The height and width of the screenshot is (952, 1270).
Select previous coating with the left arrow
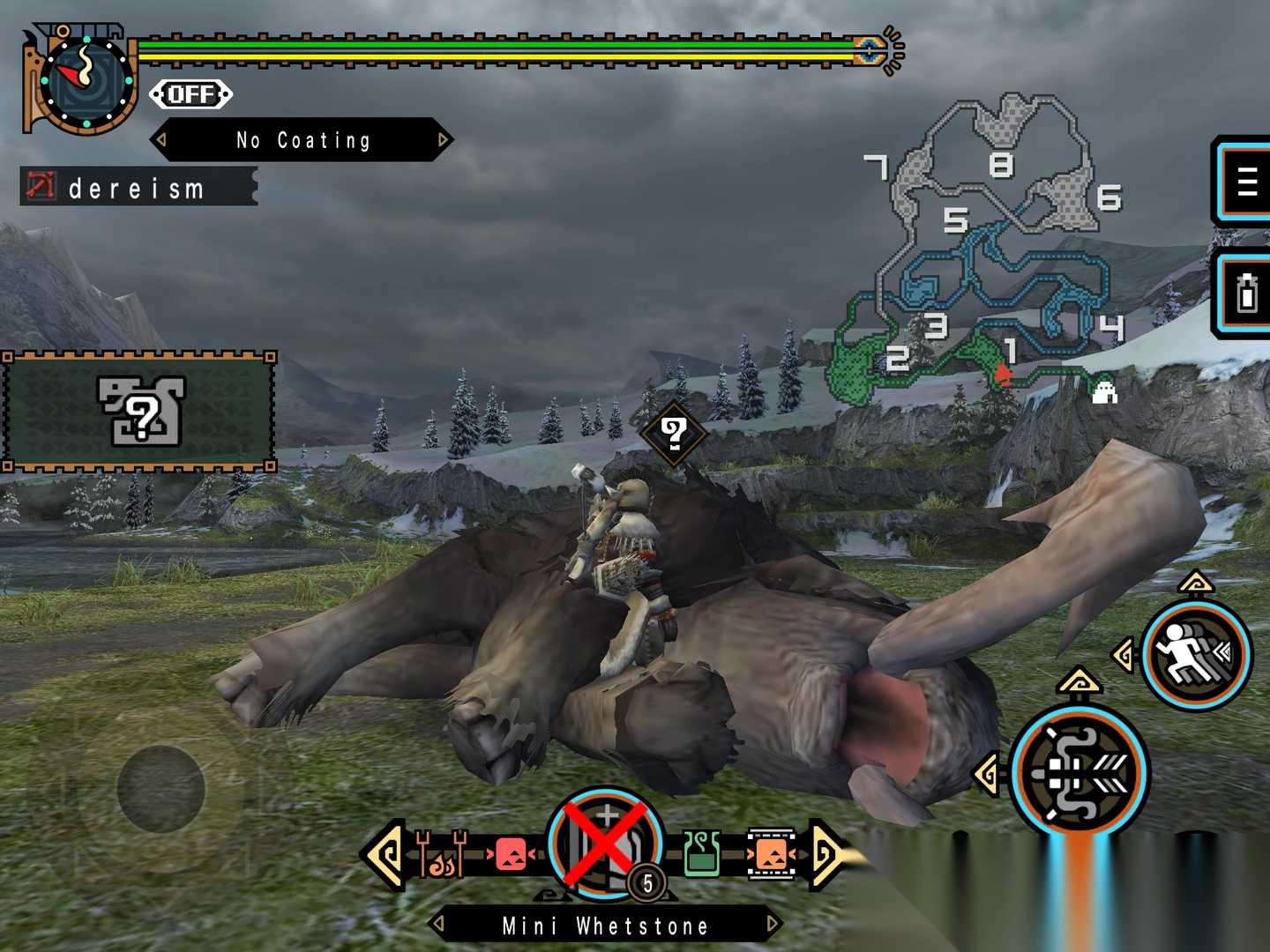[x=161, y=139]
